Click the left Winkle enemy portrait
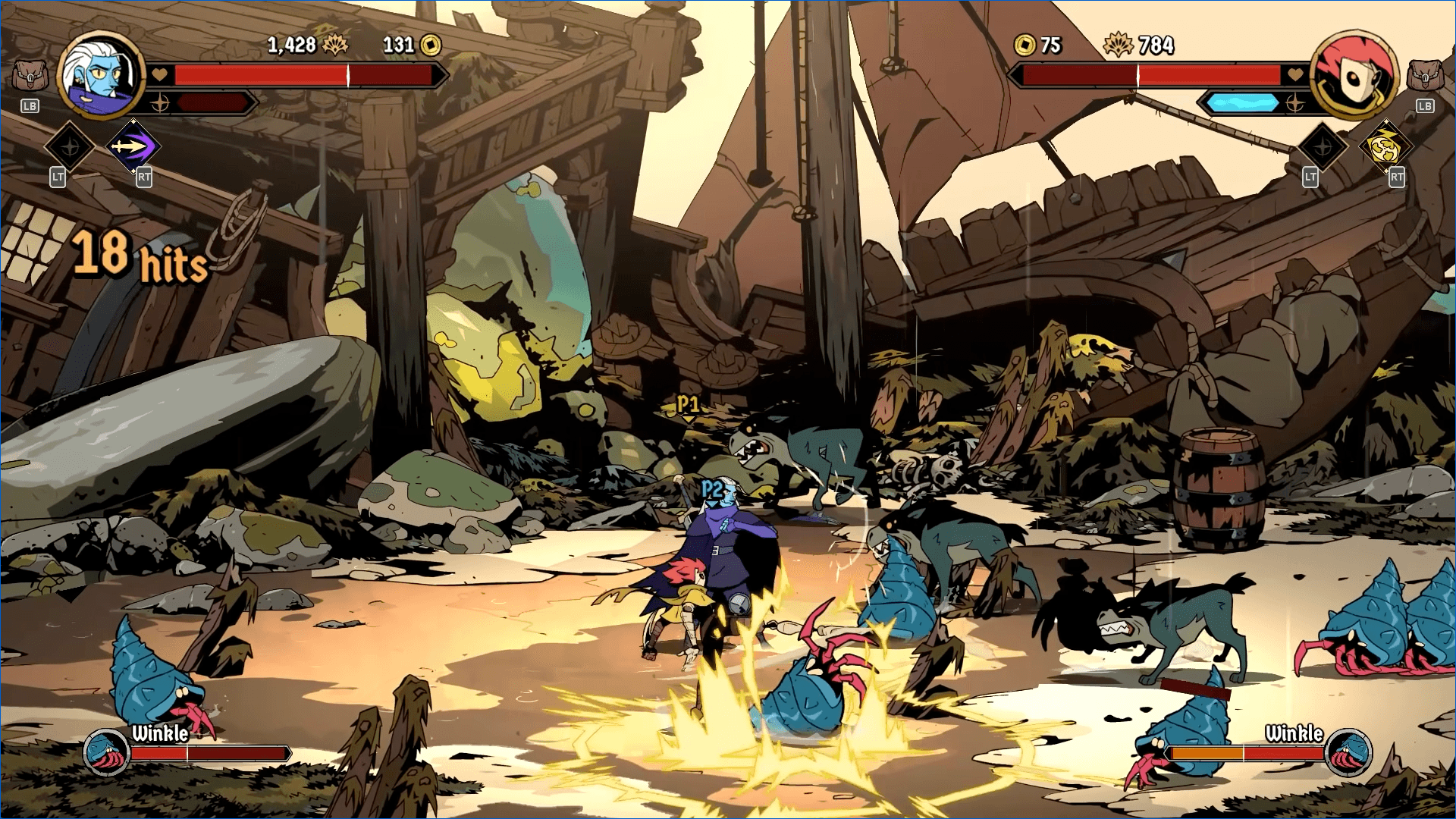Screen dimensions: 1456x819 pos(106,752)
